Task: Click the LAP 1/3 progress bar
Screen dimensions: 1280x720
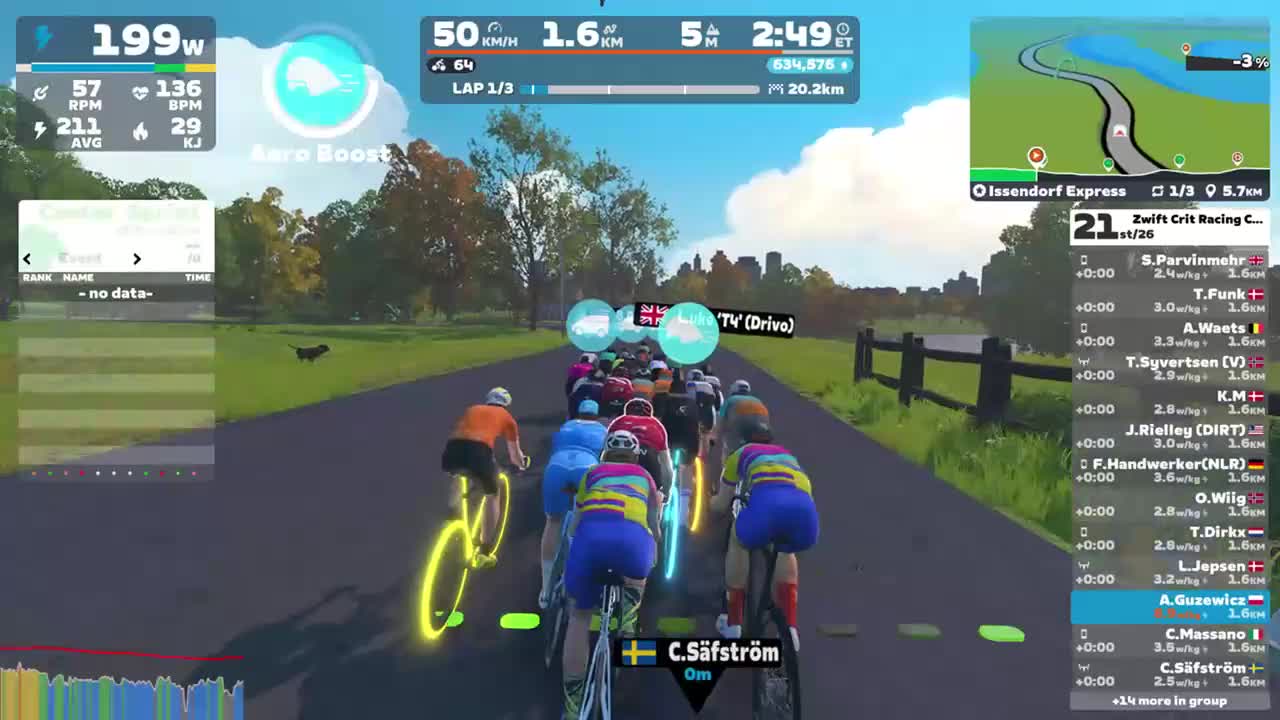Action: click(x=640, y=88)
